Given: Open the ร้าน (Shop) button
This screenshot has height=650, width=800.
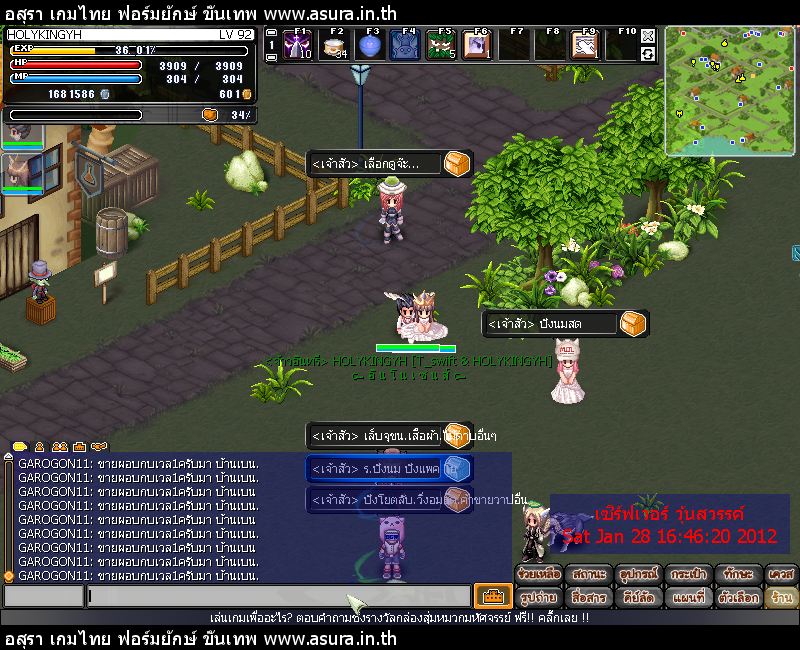Looking at the screenshot, I should (x=781, y=597).
